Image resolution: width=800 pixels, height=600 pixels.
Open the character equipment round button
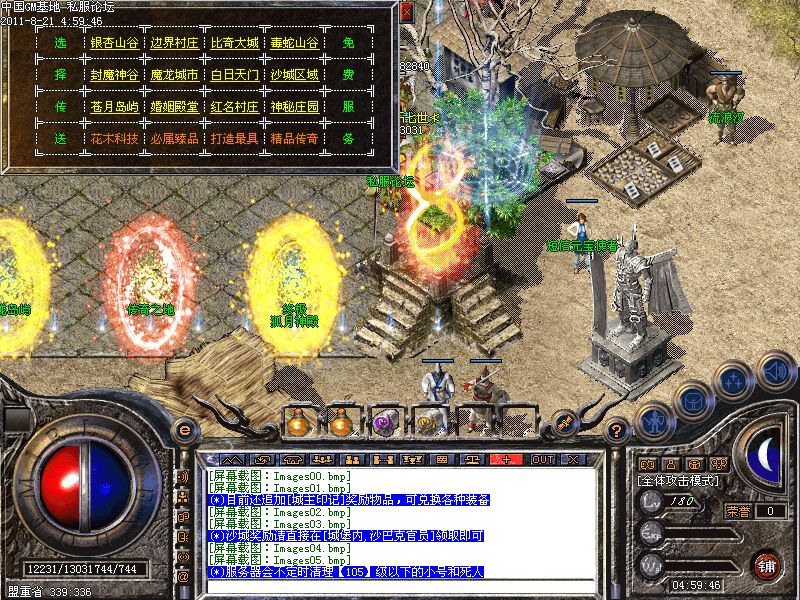click(x=654, y=421)
